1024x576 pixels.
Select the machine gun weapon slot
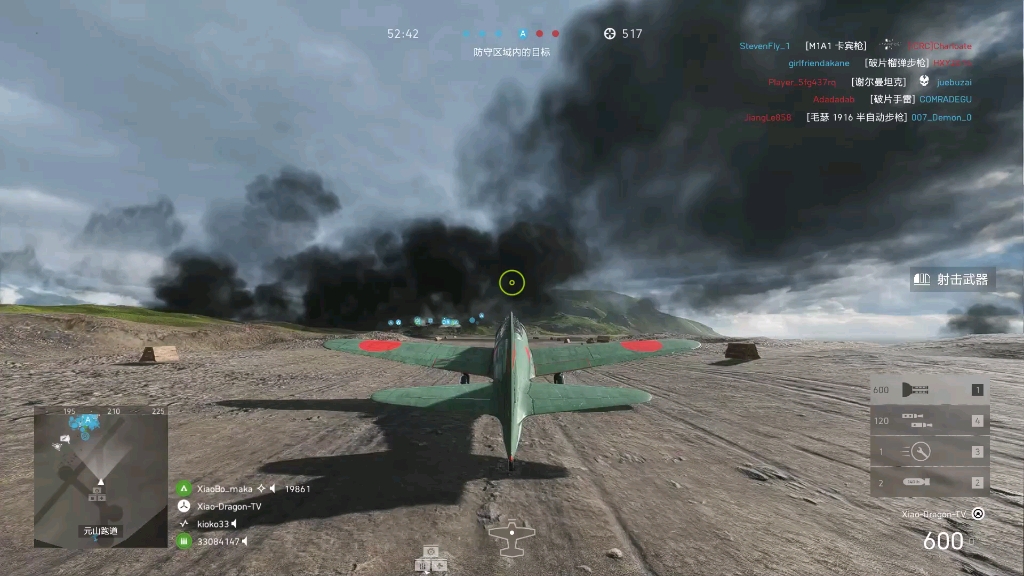929,390
